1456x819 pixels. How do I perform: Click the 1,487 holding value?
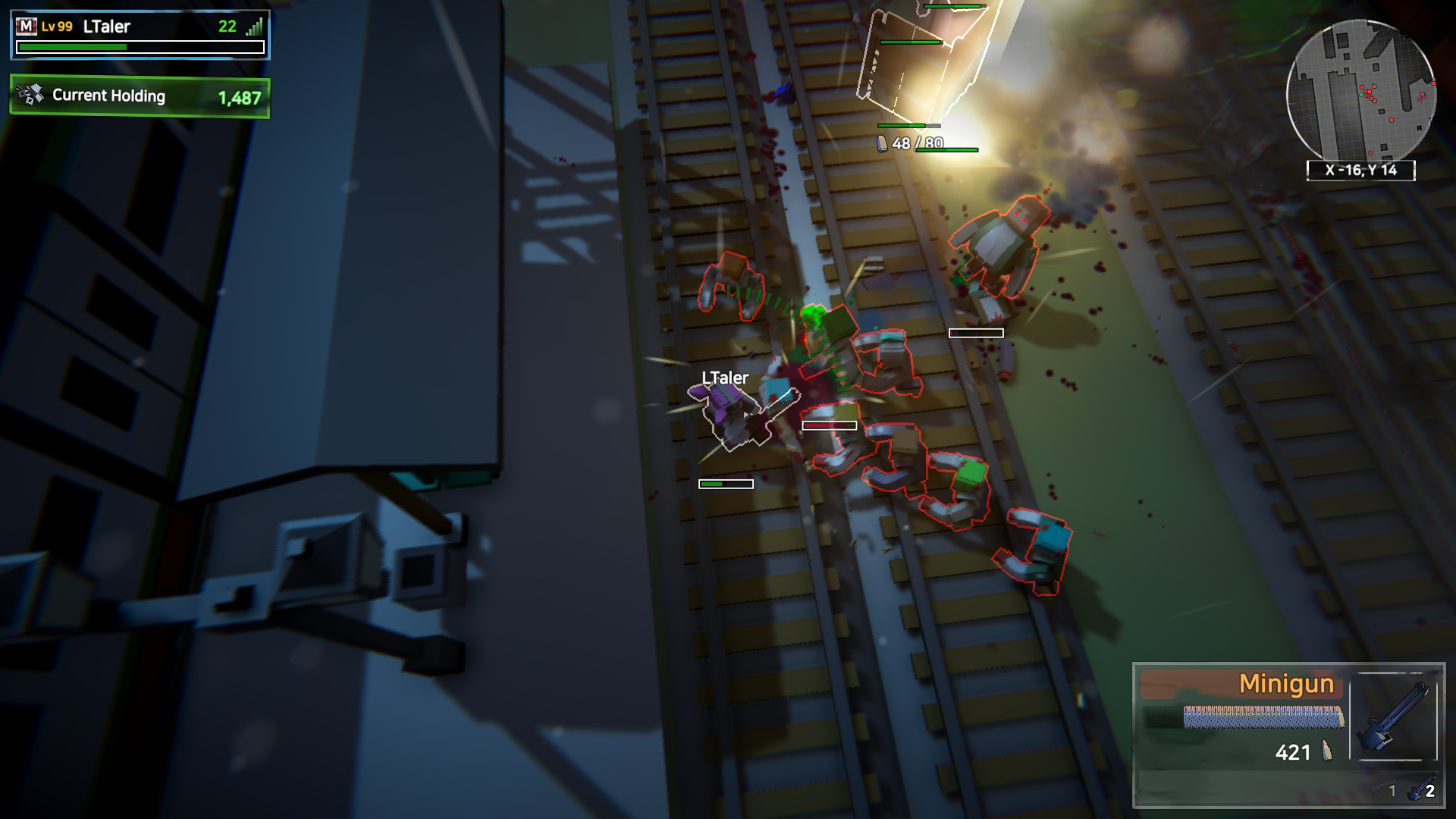240,97
